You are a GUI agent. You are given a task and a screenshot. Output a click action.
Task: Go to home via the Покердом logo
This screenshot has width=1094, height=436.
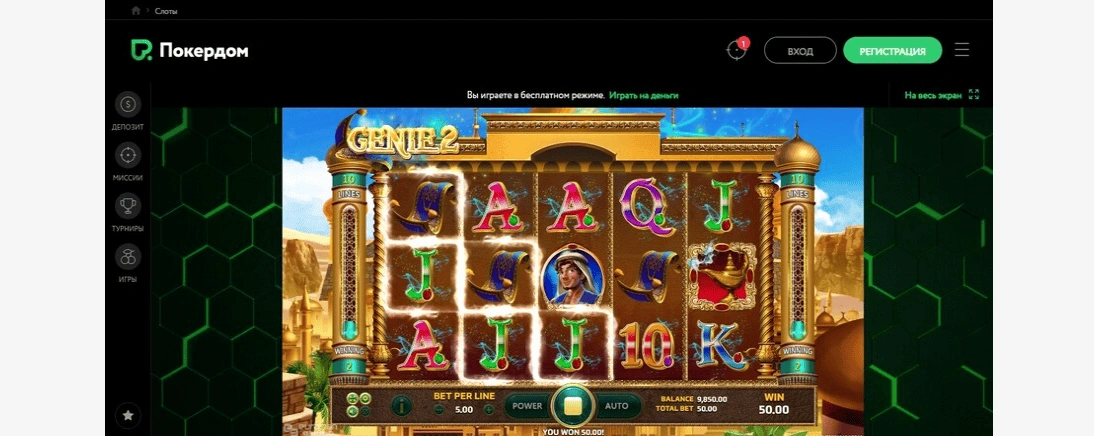coord(190,51)
